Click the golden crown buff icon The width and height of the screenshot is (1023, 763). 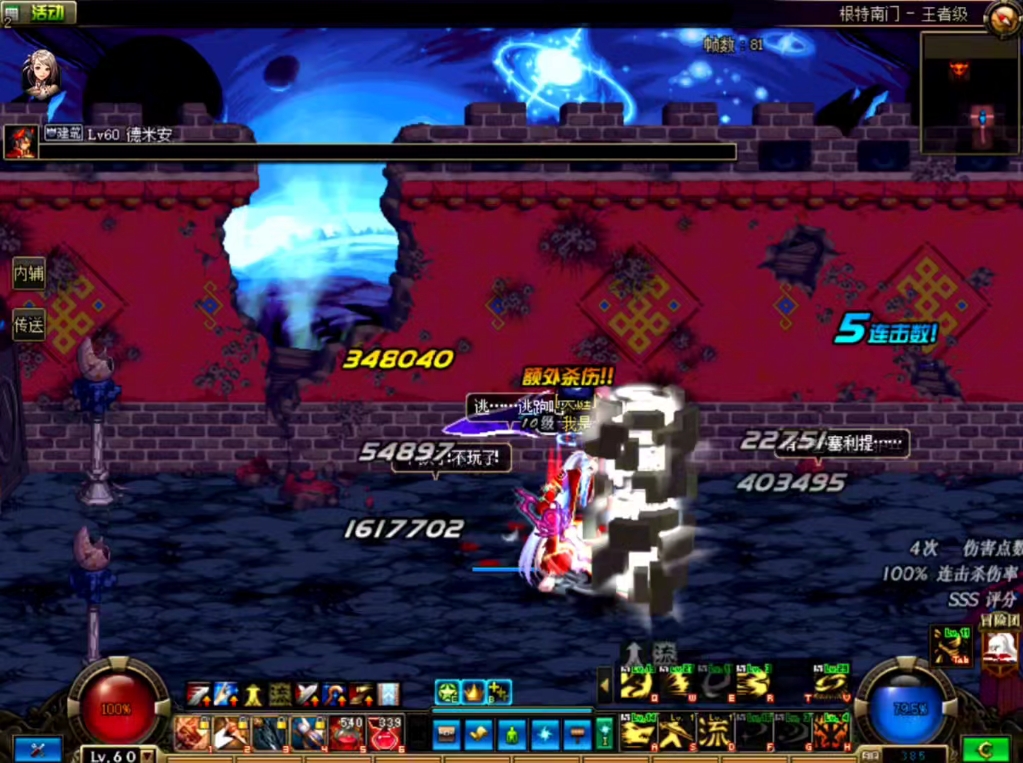(472, 691)
